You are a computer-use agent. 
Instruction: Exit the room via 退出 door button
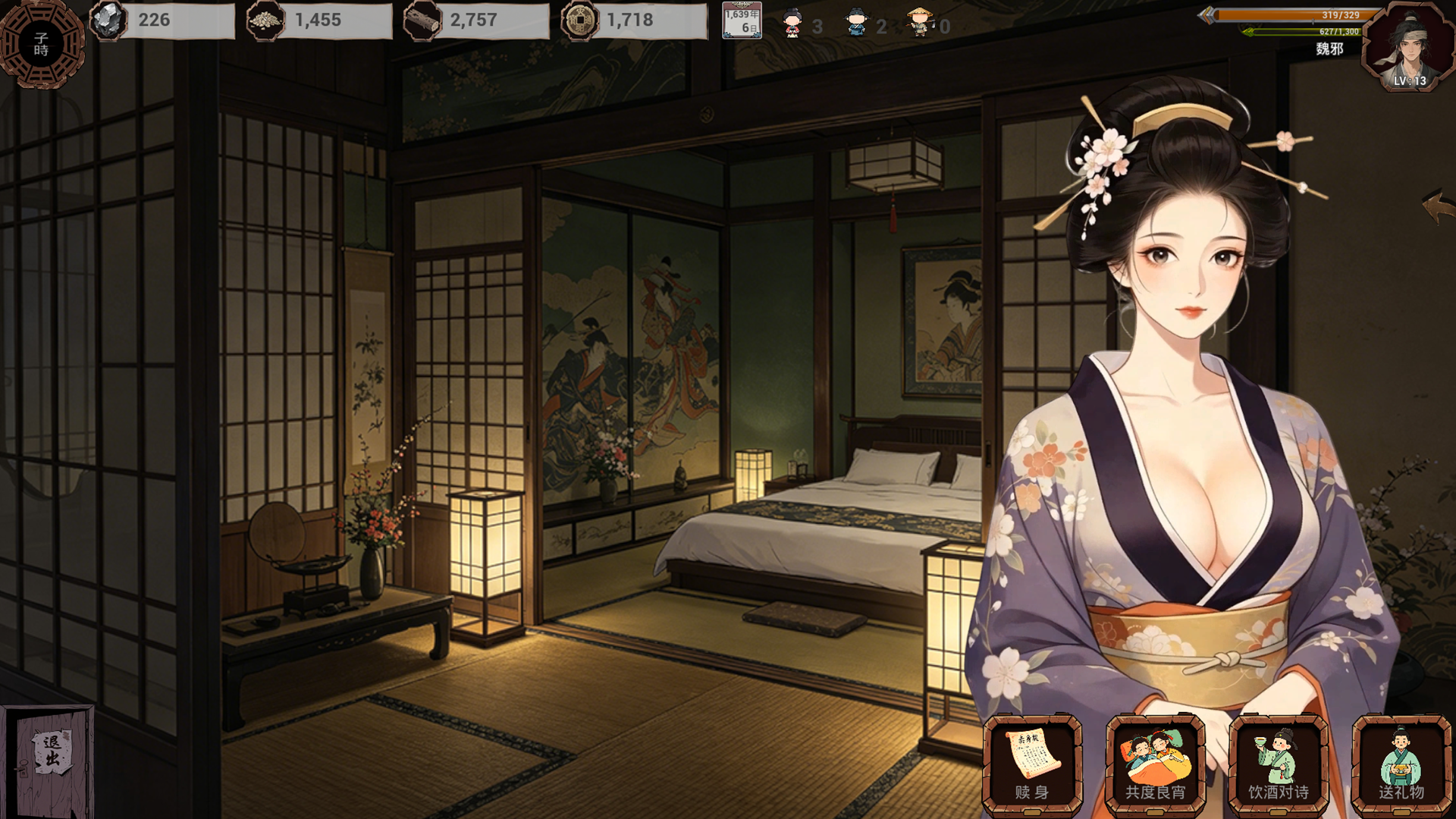pyautogui.click(x=50, y=759)
